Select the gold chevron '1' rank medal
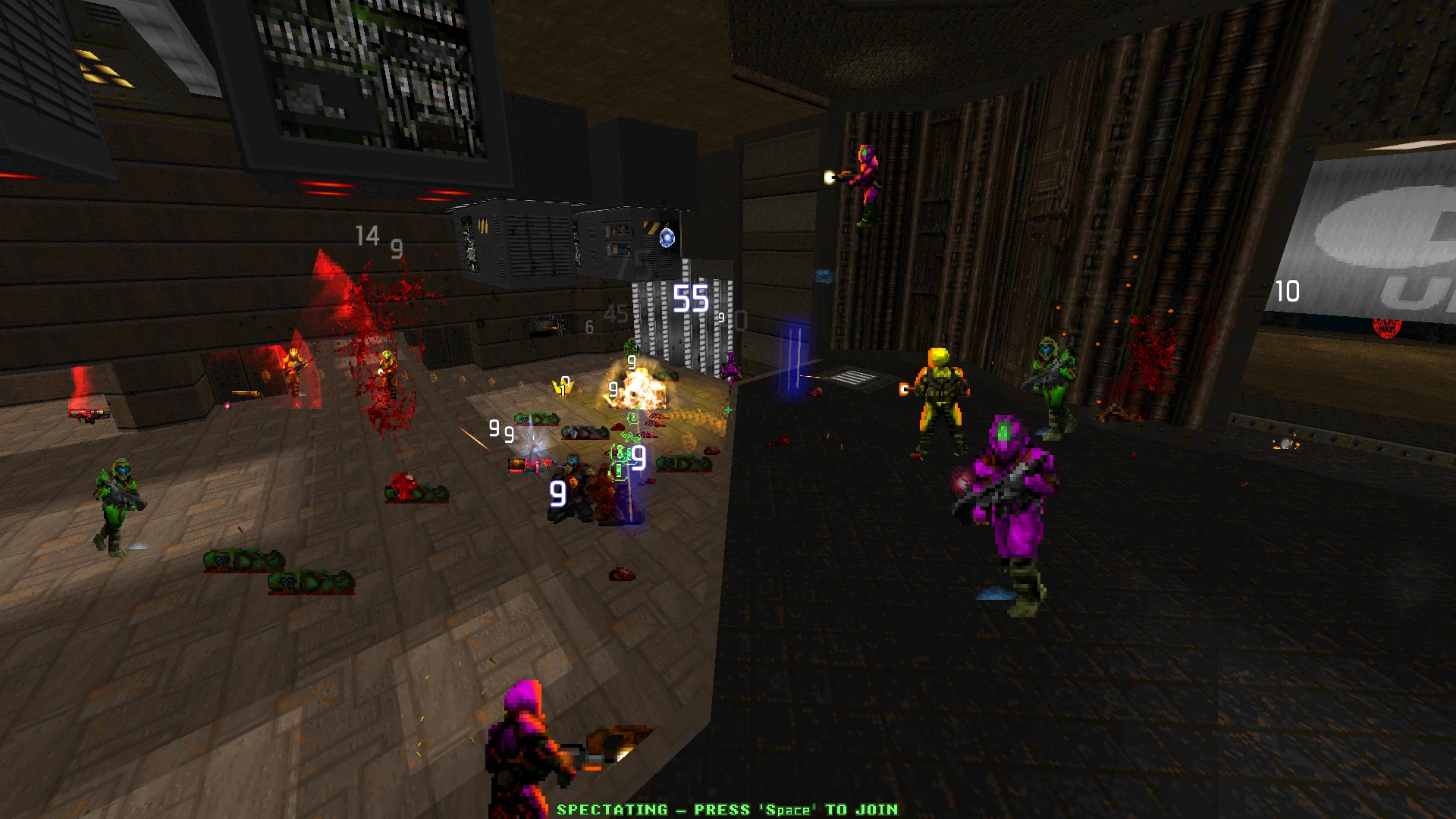This screenshot has height=819, width=1456. tap(563, 390)
